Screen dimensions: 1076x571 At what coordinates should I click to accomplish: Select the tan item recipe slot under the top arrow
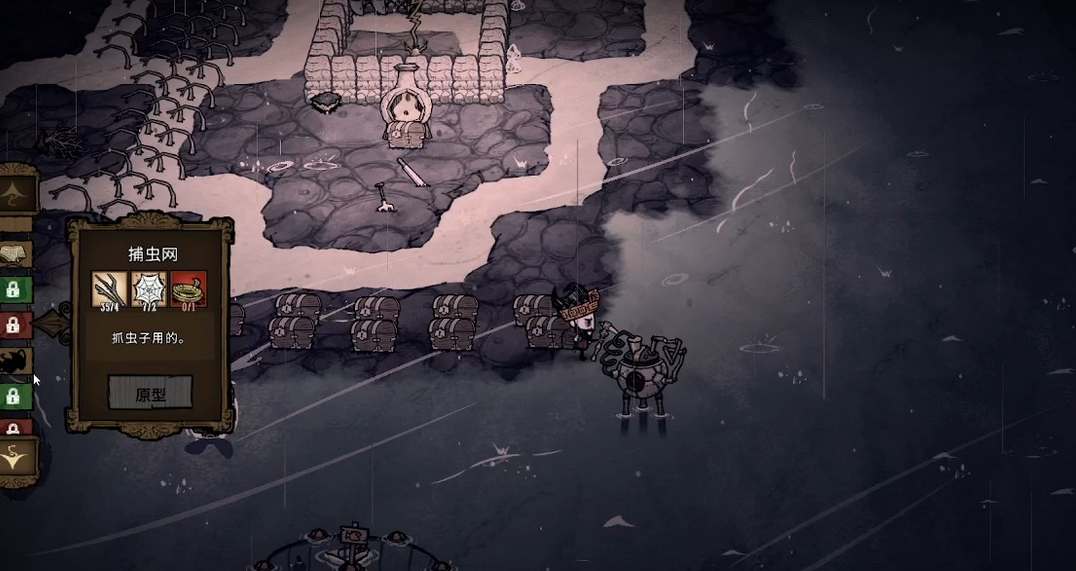(16, 254)
